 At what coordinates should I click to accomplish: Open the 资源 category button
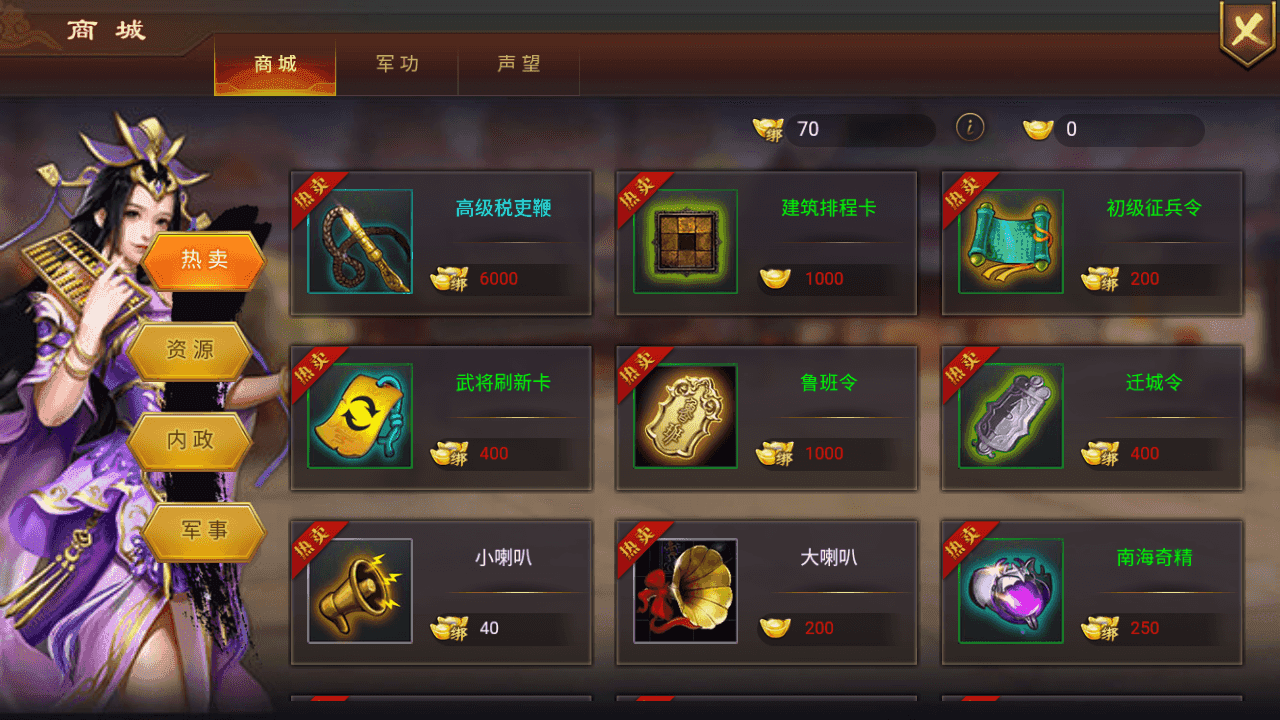tap(190, 352)
